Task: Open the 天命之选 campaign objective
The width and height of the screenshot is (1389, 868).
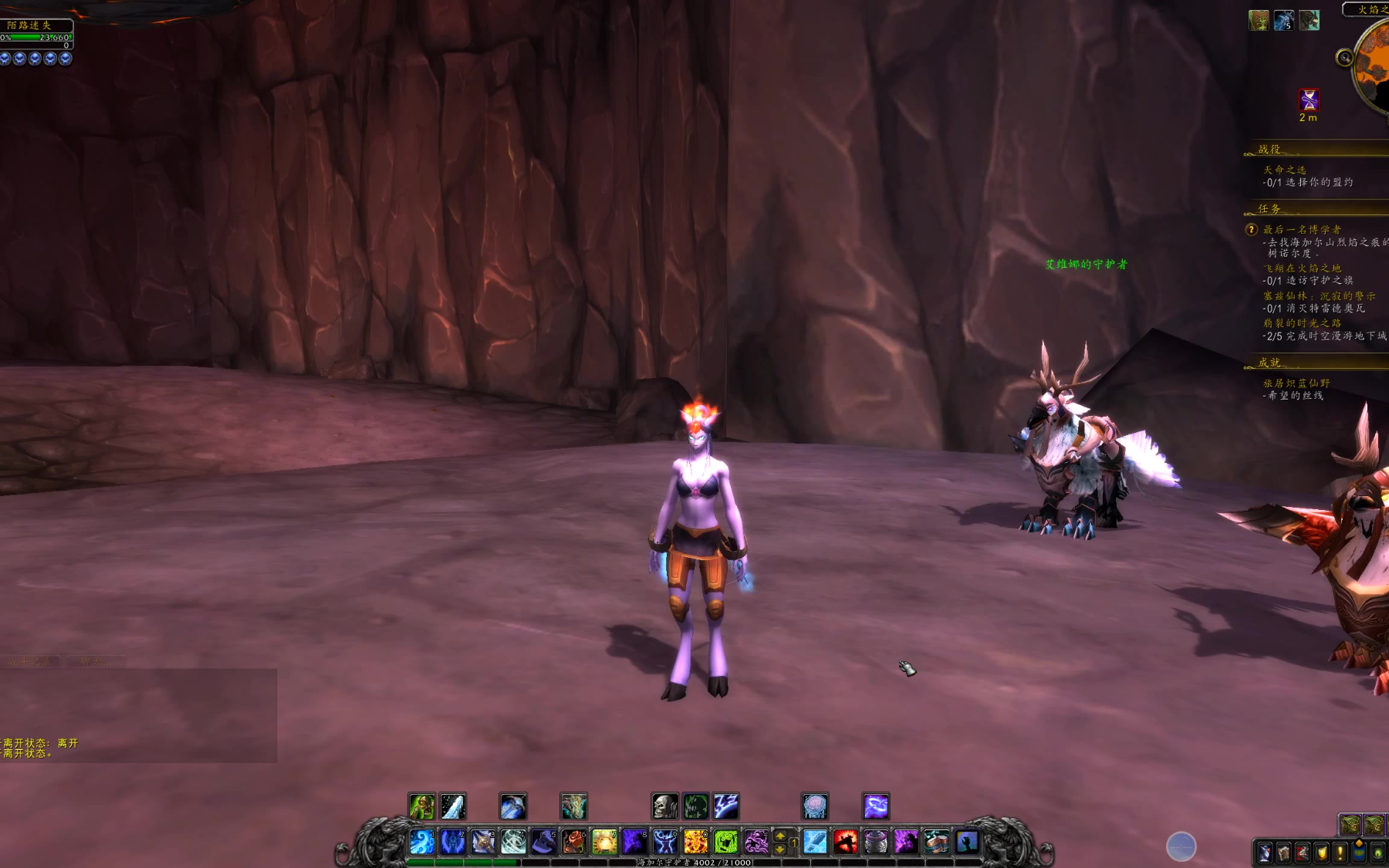Action: (x=1285, y=170)
